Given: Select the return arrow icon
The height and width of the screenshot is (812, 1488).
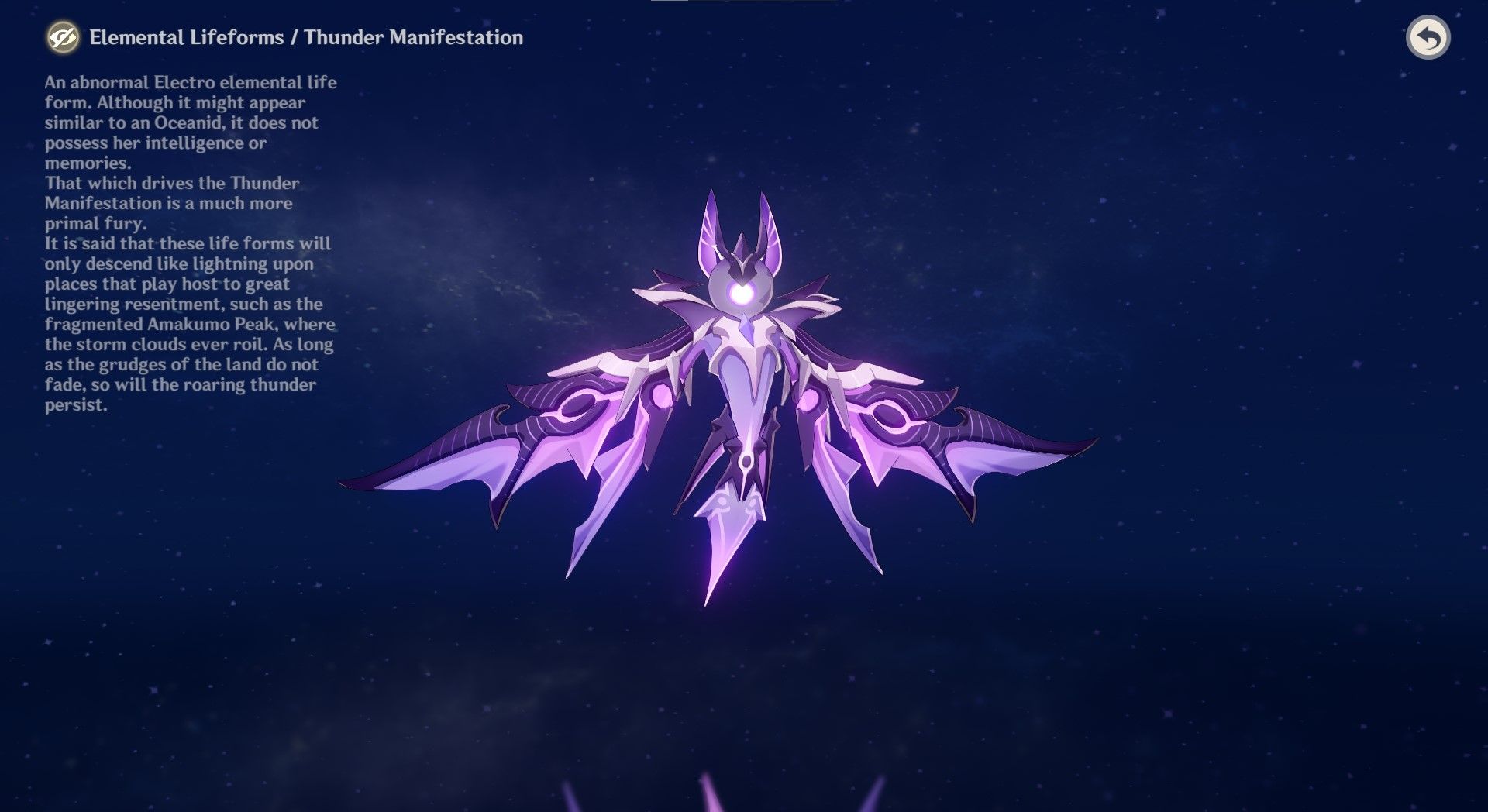Looking at the screenshot, I should [x=1430, y=38].
